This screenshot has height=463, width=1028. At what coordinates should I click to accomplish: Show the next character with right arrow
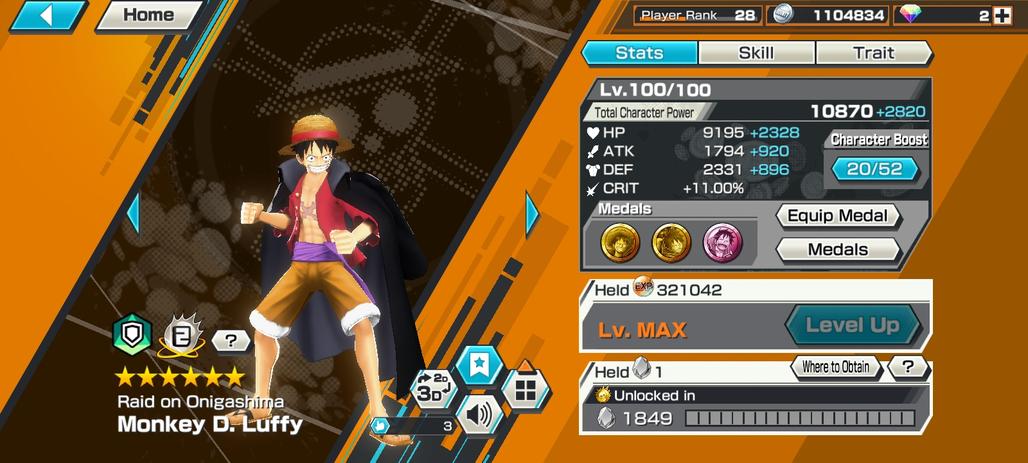tap(532, 213)
